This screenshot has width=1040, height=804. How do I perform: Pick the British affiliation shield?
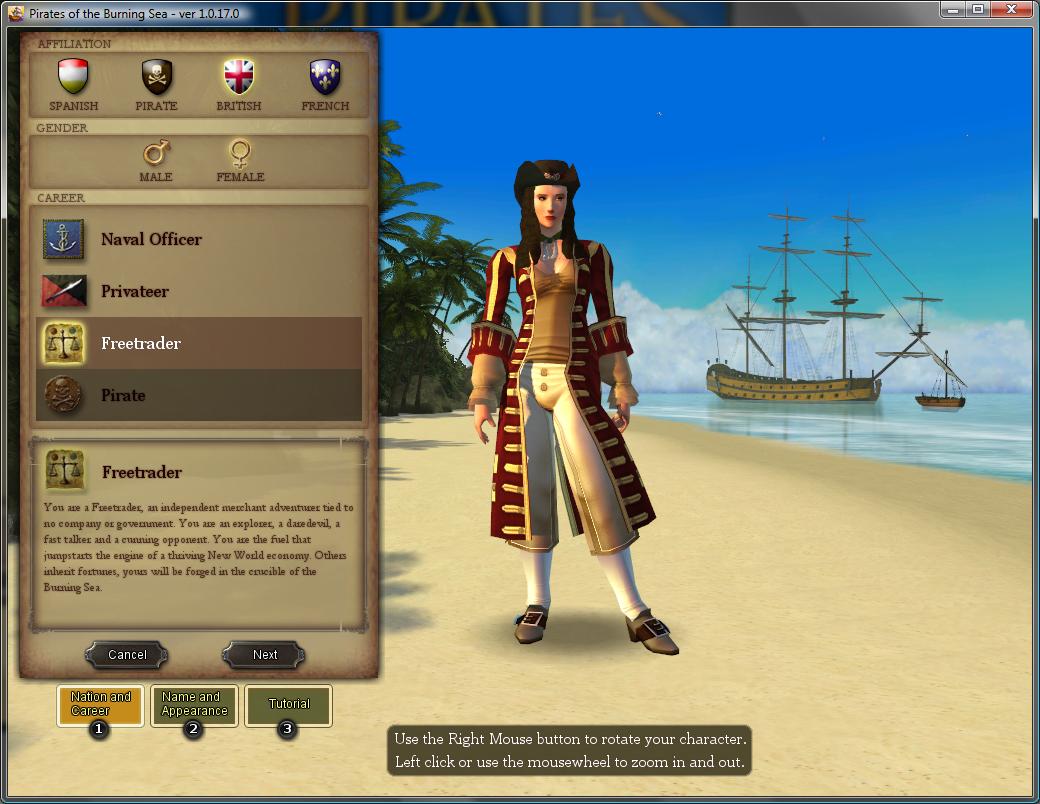pos(238,77)
